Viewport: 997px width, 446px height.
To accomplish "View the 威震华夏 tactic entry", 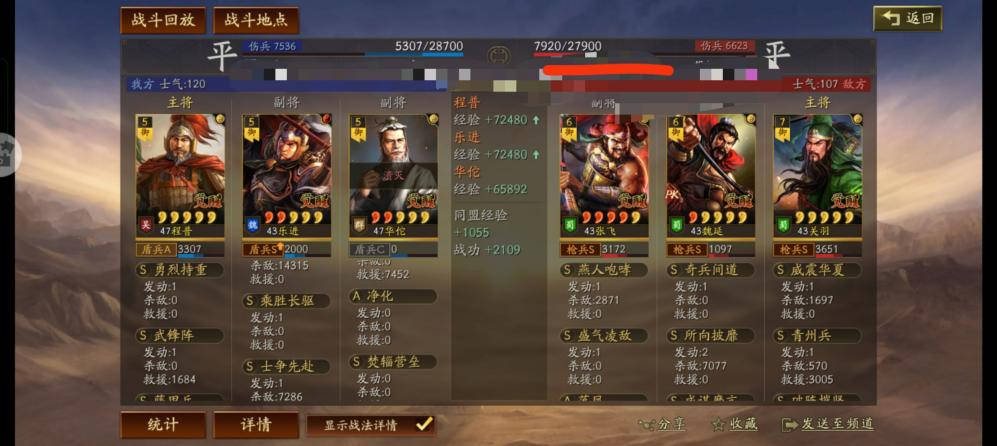I will (x=817, y=270).
